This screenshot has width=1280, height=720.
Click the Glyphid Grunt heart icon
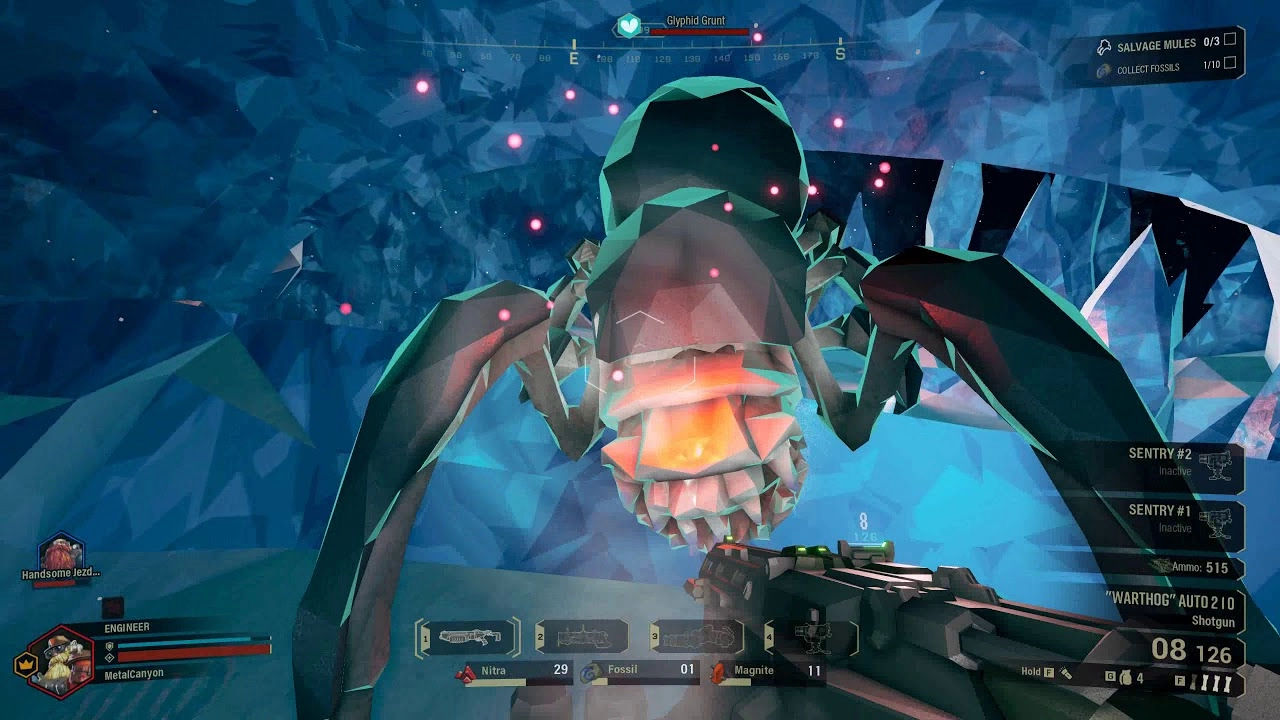pyautogui.click(x=628, y=25)
